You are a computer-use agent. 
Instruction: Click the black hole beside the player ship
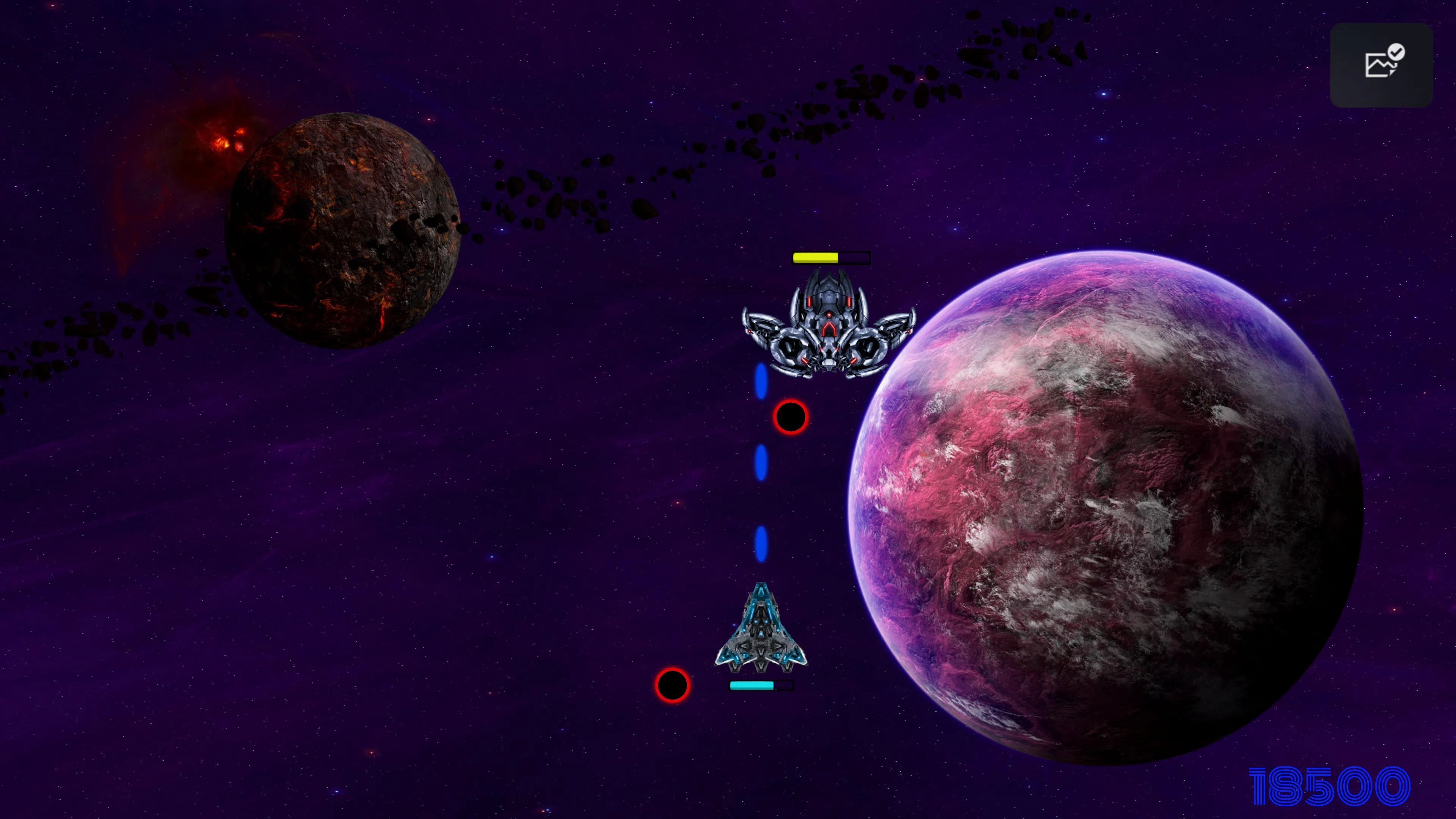672,686
